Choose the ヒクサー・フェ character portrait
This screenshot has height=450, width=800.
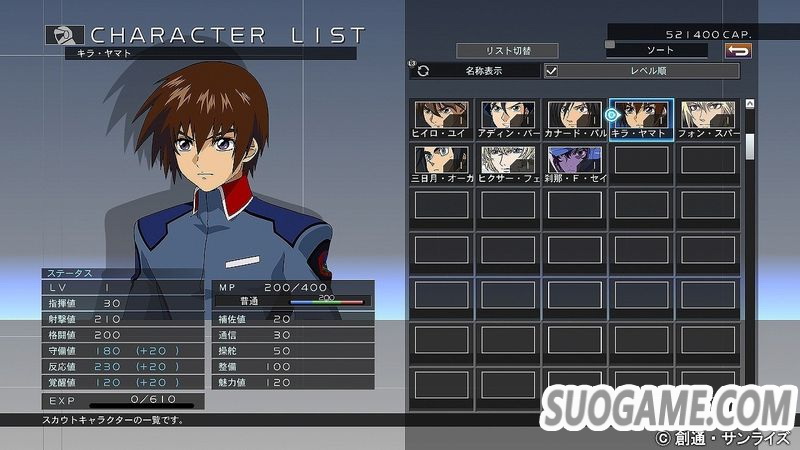[x=507, y=163]
